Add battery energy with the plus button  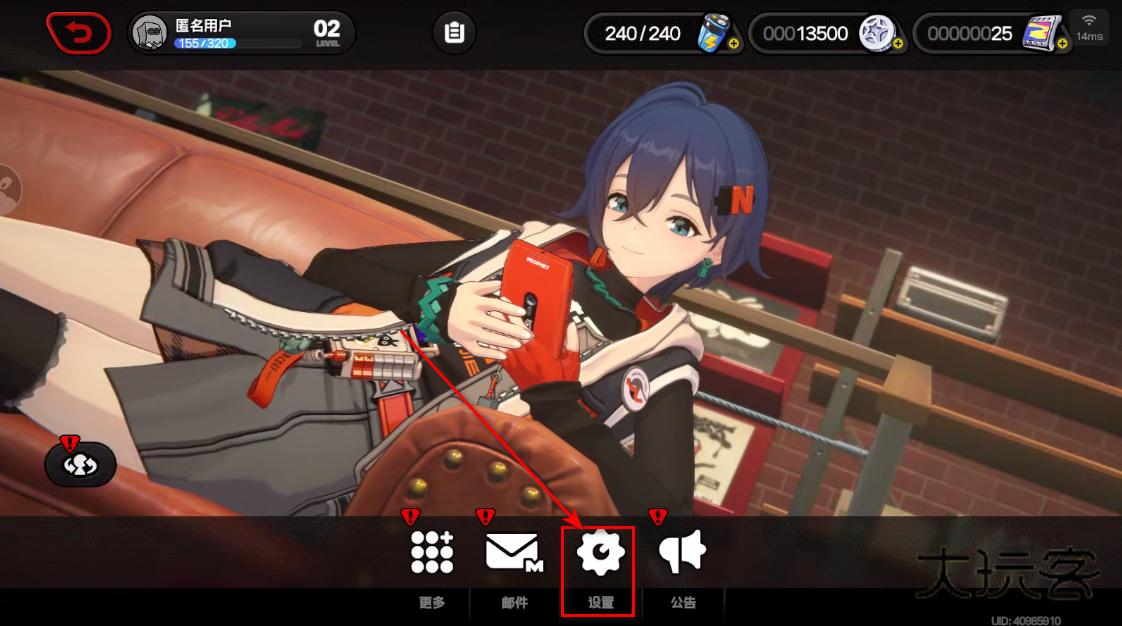[x=735, y=44]
